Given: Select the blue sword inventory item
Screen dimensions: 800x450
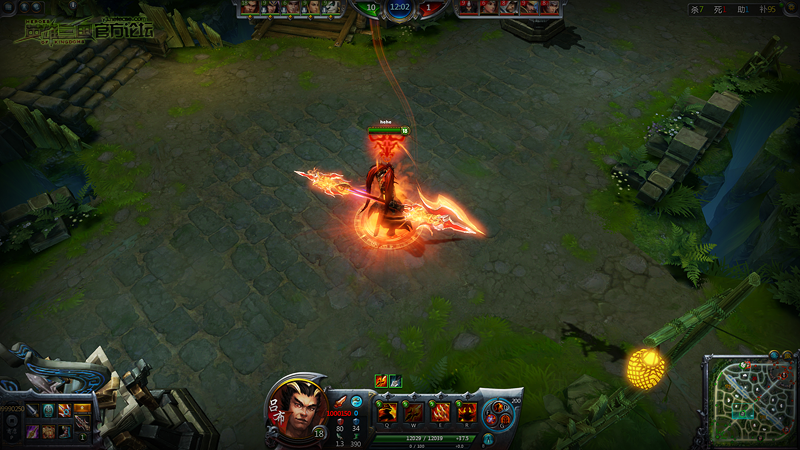Looking at the screenshot, I should tap(32, 409).
